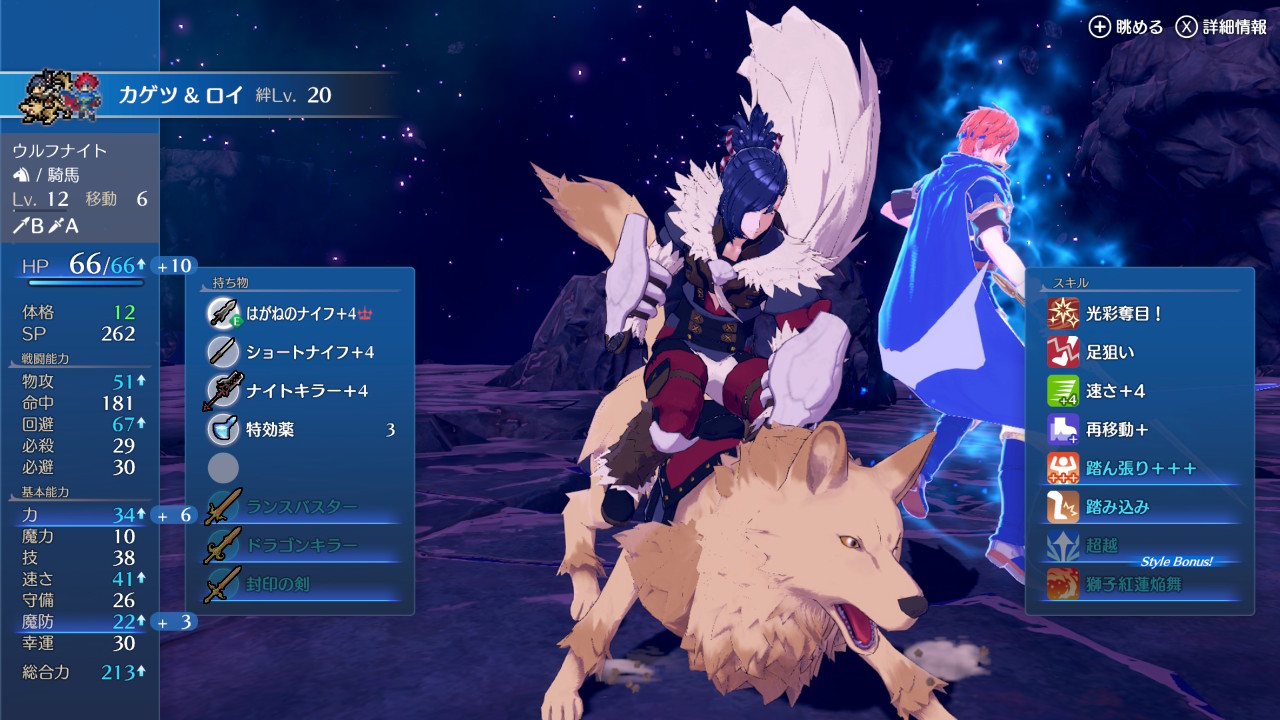This screenshot has height=720, width=1280.
Task: Choose the ドラゴンキラー emblem sword
Action: pos(300,546)
